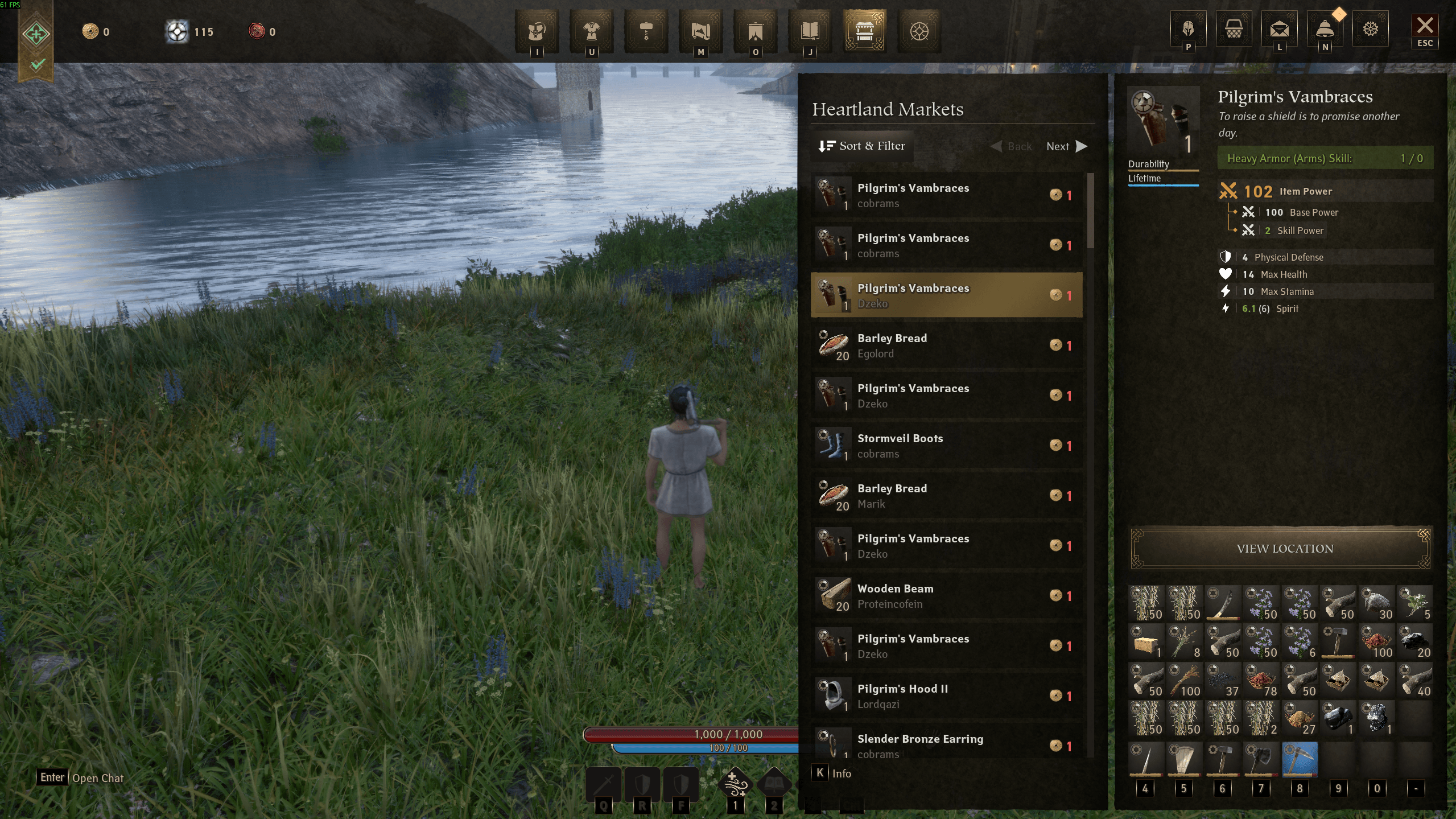The image size is (1456, 819).
Task: Go to the Next market page
Action: pyautogui.click(x=1066, y=146)
